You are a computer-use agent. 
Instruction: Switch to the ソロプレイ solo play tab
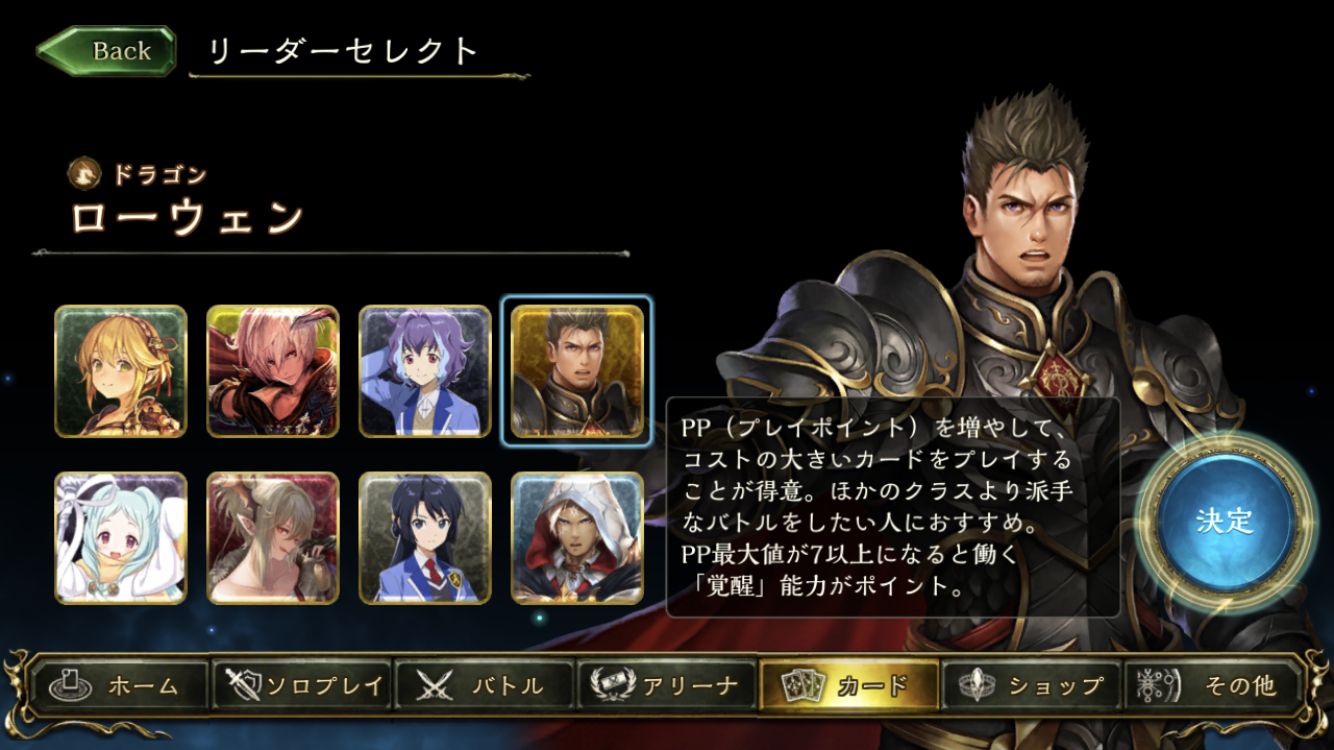pyautogui.click(x=303, y=686)
